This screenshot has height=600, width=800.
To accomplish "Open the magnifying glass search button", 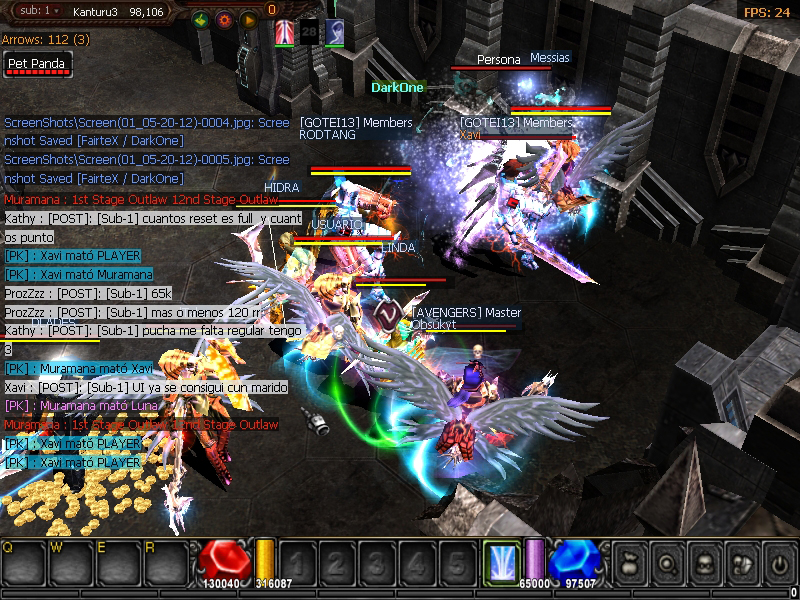I will tap(667, 561).
